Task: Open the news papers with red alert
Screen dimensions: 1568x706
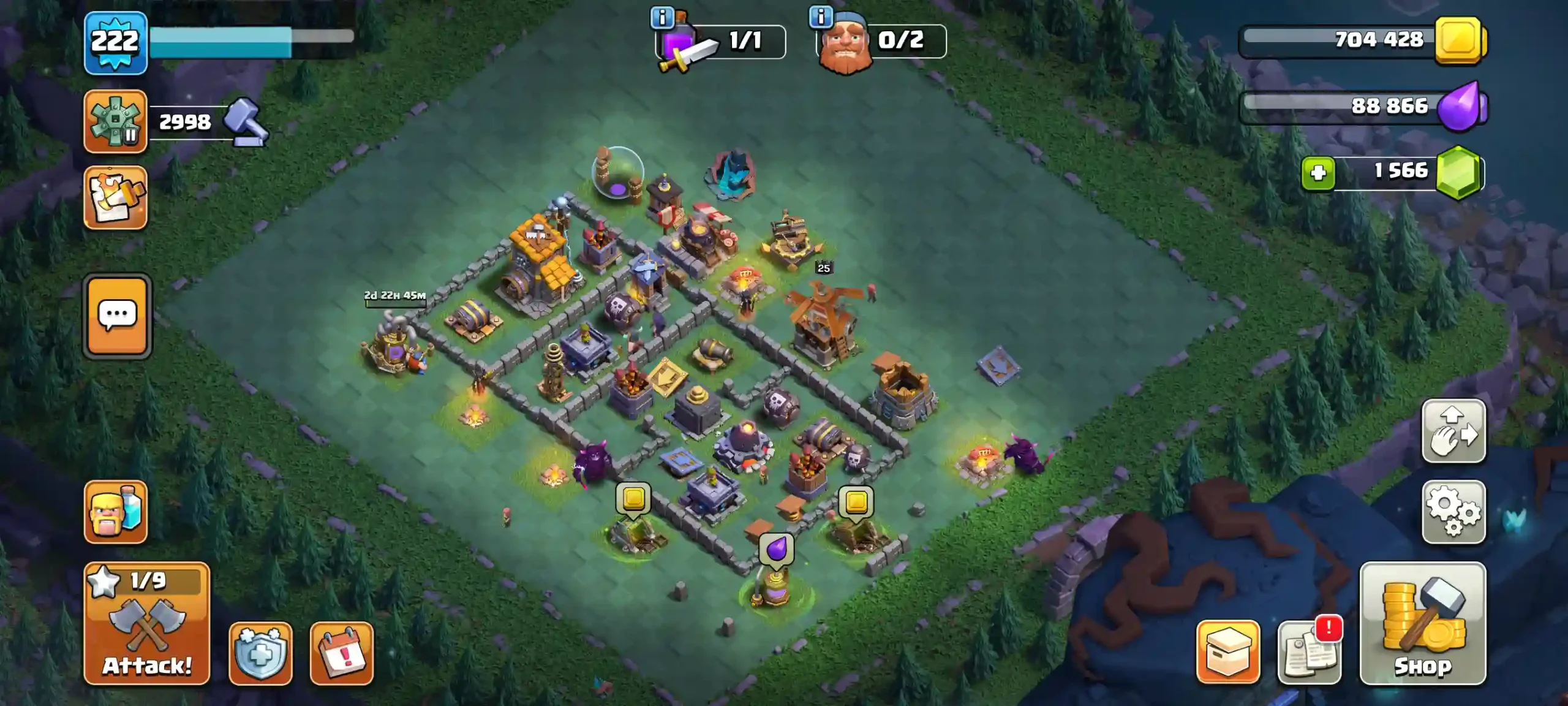Action: click(1310, 651)
